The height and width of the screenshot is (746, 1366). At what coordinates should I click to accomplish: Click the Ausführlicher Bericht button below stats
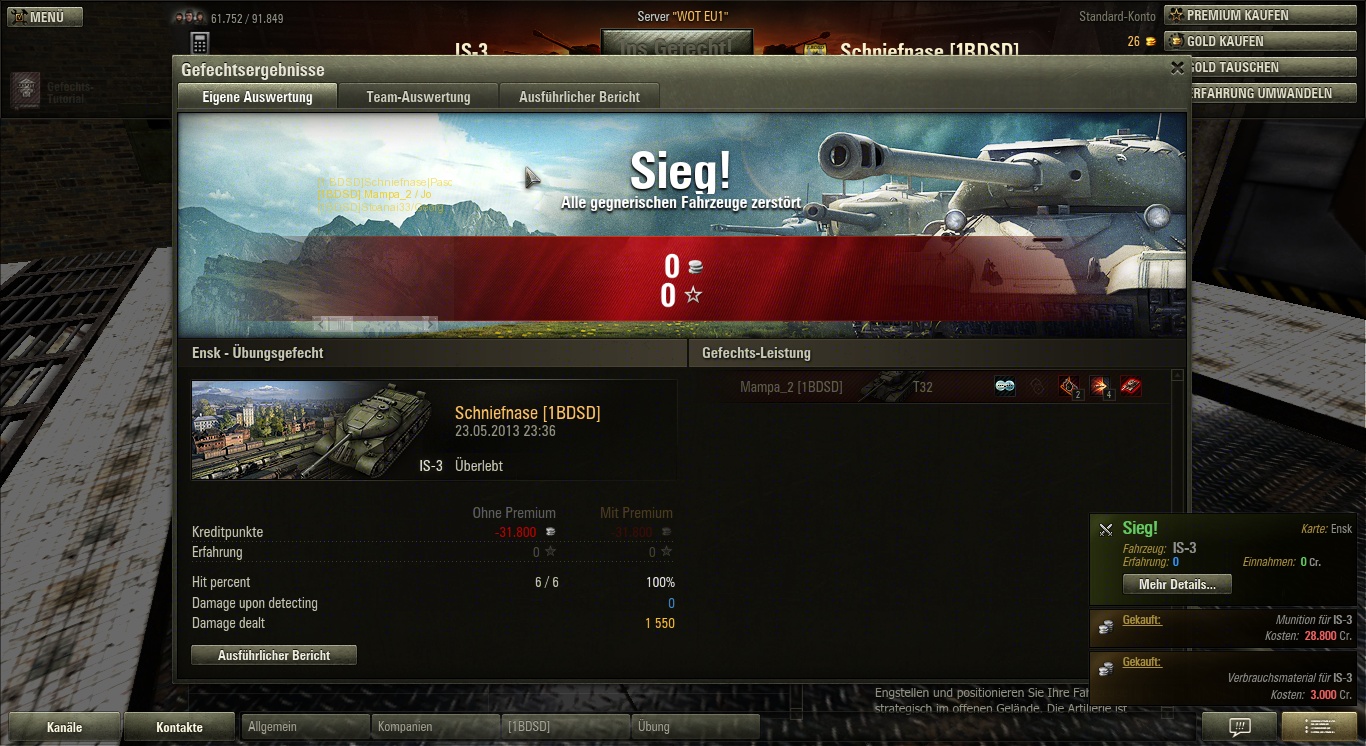click(x=274, y=655)
